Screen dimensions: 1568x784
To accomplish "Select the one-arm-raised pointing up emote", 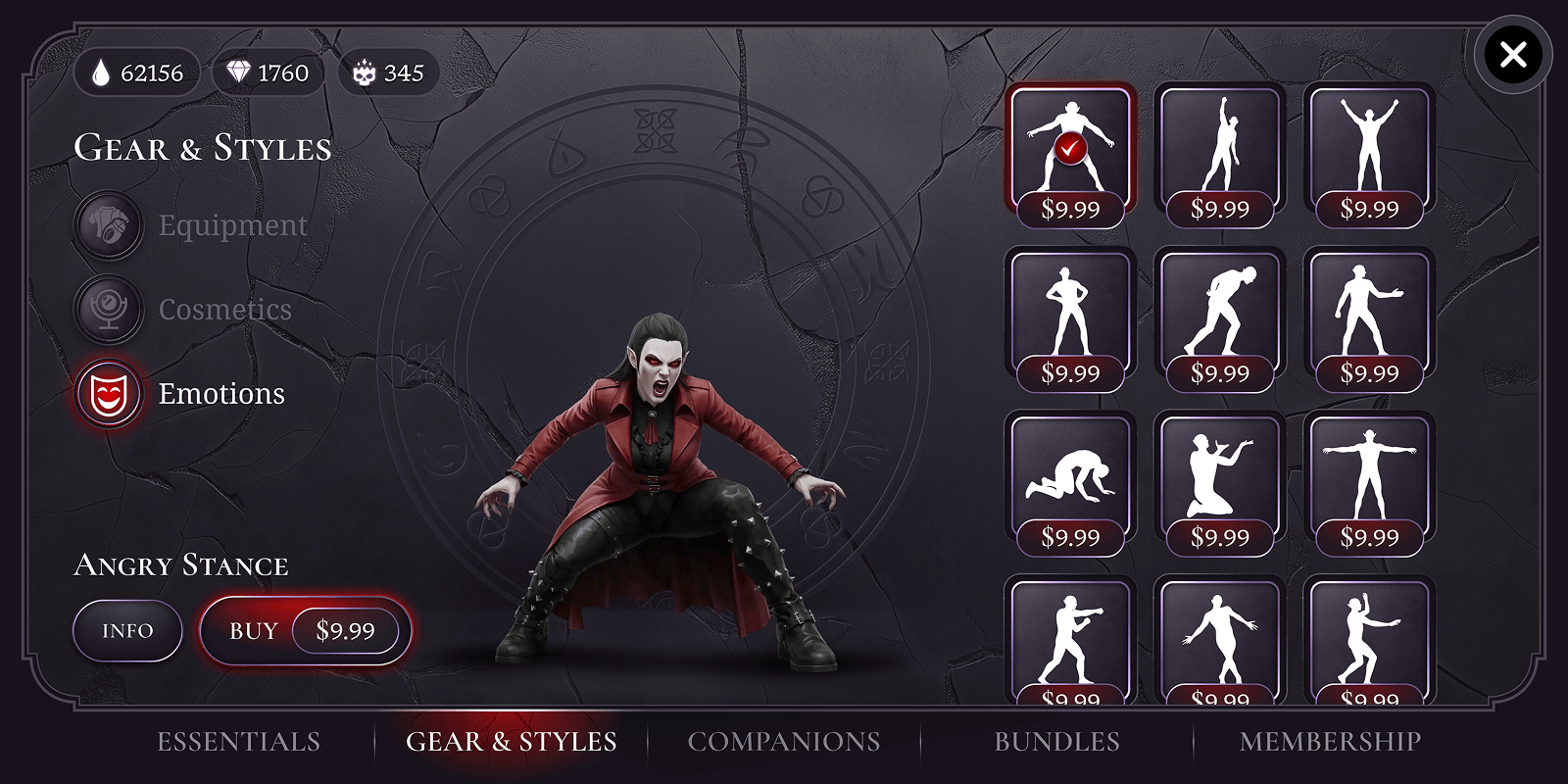I will [x=1219, y=147].
